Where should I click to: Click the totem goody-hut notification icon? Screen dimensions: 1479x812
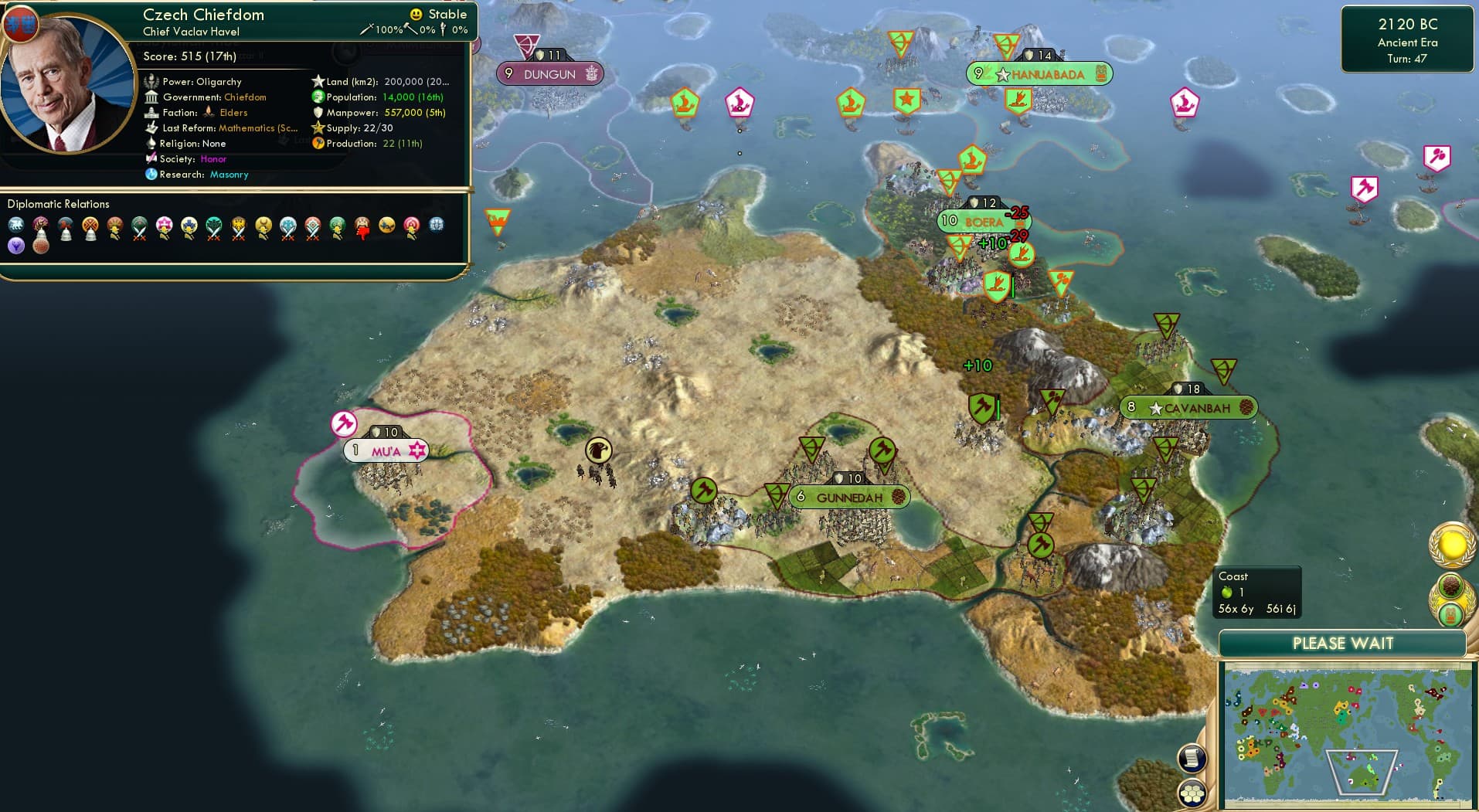pos(1451,616)
